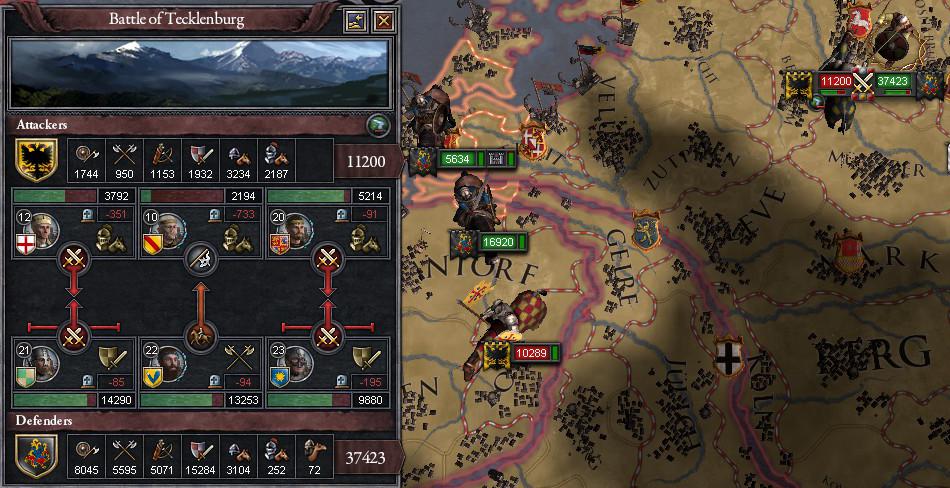Click the attackers' black eagle coat of arms

pos(32,159)
